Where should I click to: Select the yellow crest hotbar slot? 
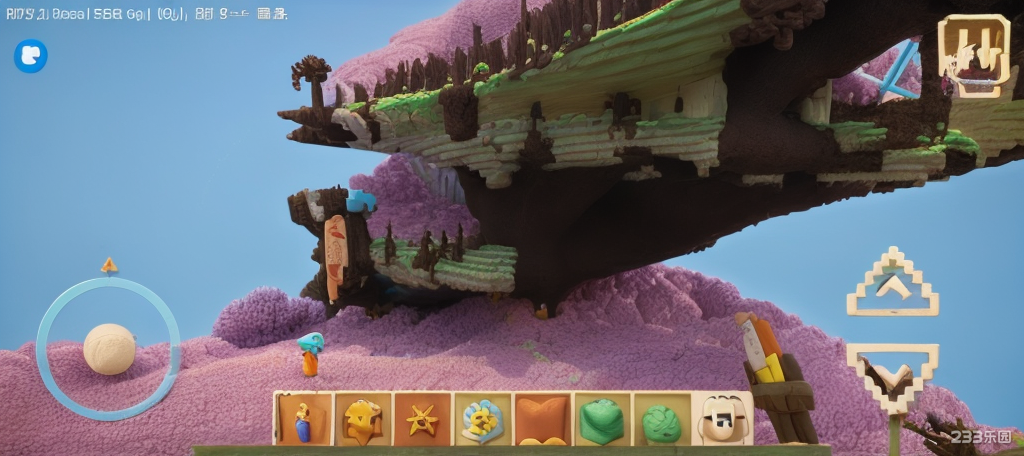[362, 419]
